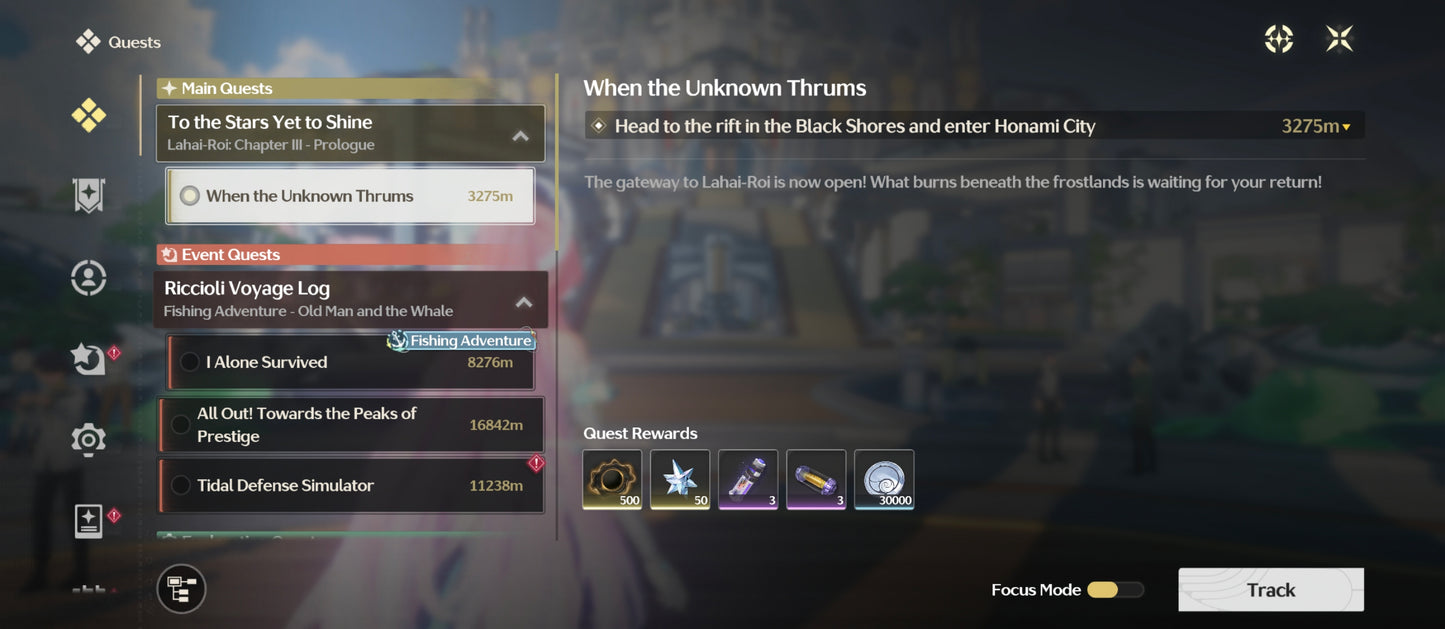Inspect the 30000 shell credit reward
Image resolution: width=1445 pixels, height=629 pixels.
[883, 479]
